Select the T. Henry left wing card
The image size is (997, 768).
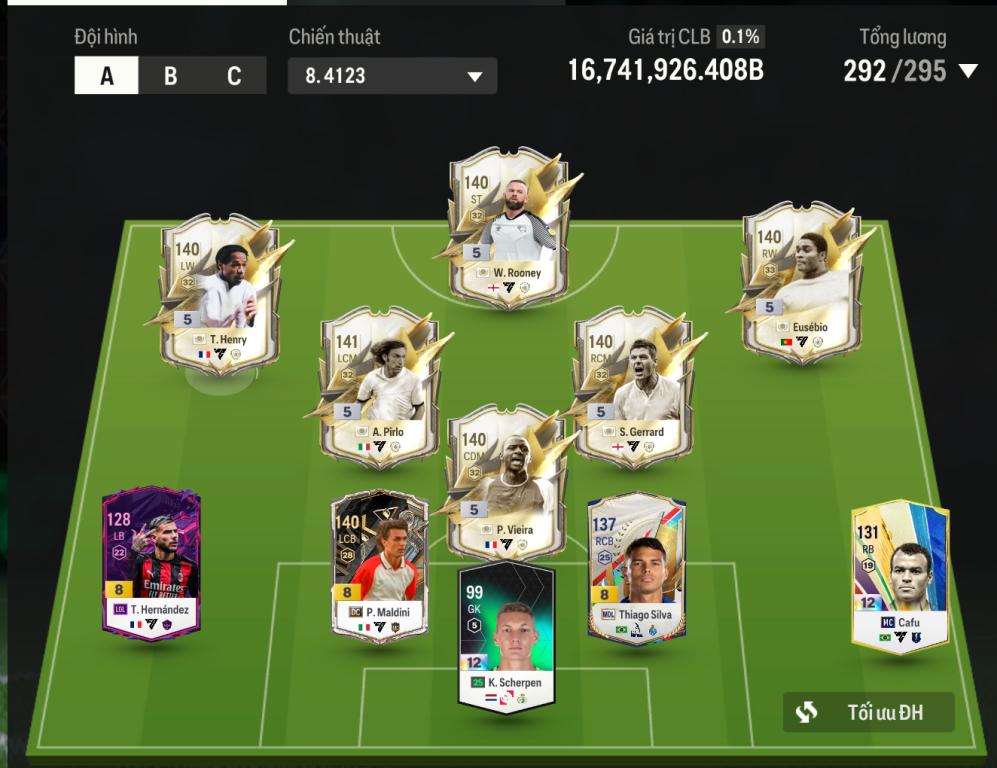pyautogui.click(x=221, y=294)
